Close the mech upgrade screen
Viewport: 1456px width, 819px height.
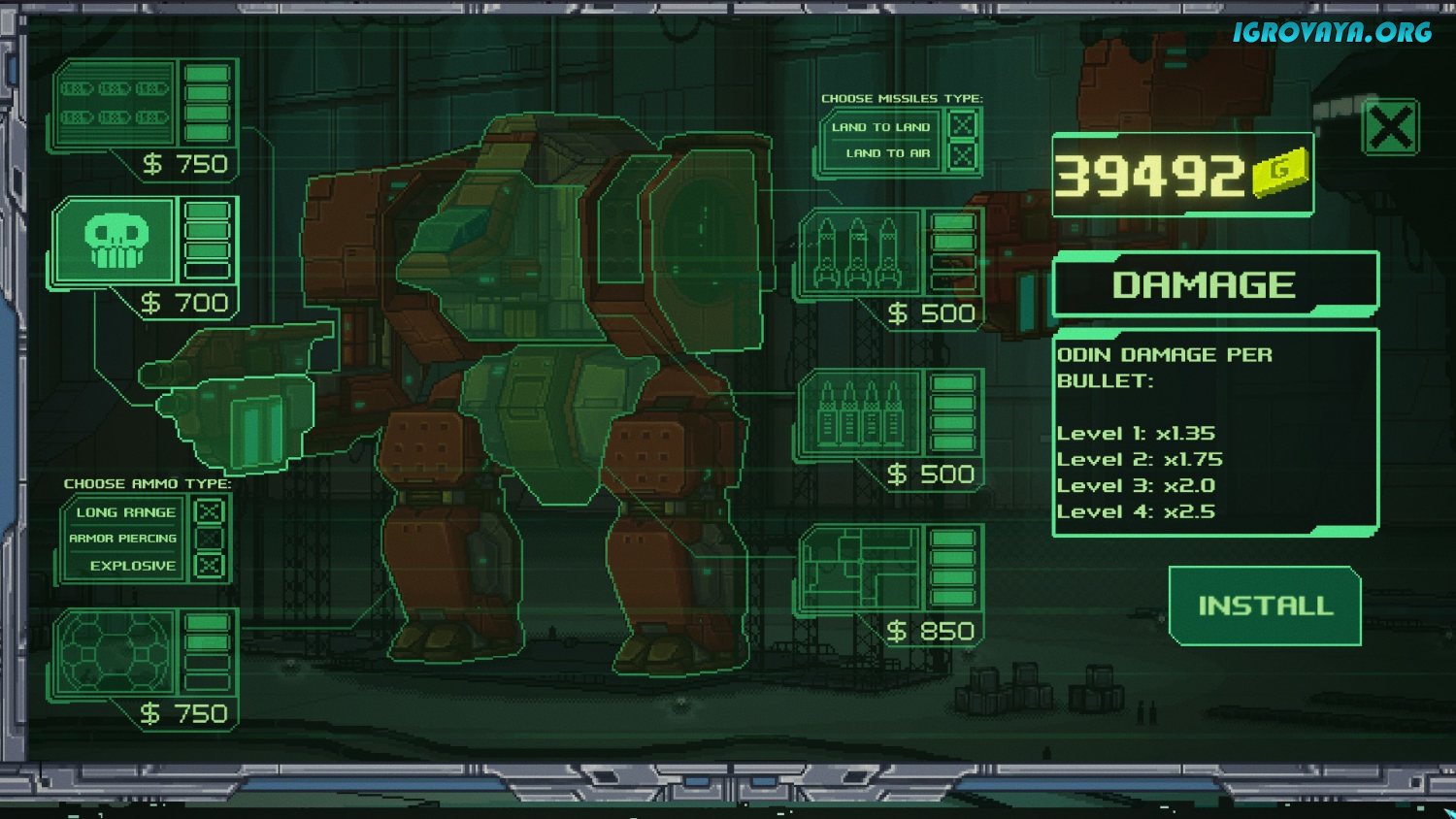click(x=1390, y=127)
